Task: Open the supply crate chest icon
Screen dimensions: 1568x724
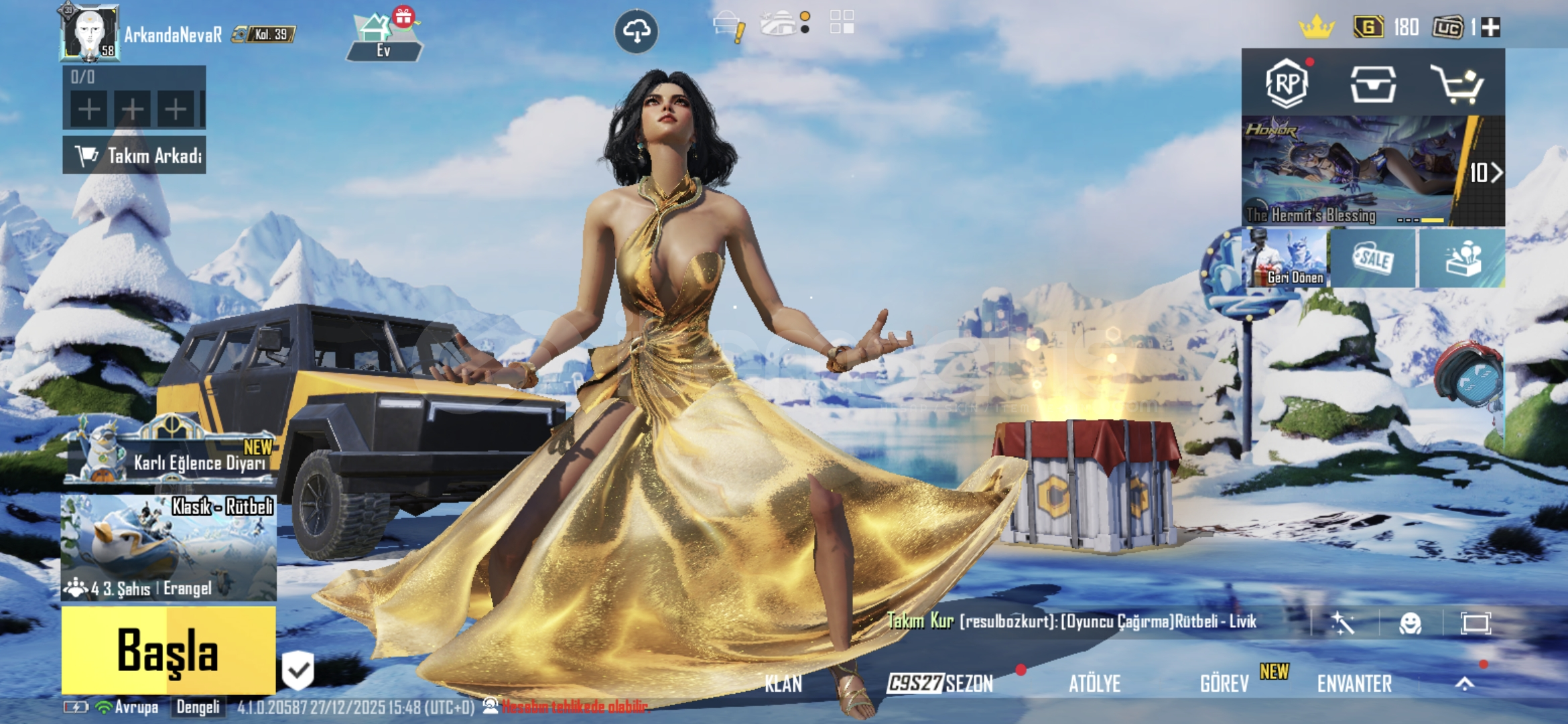Action: click(x=1373, y=84)
